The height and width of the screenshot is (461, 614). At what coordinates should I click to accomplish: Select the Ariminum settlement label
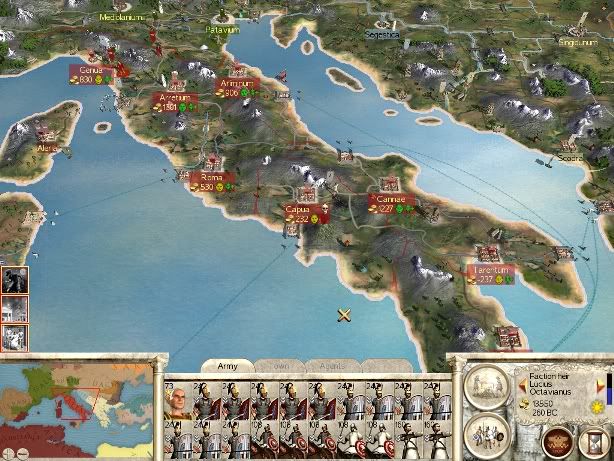point(238,84)
